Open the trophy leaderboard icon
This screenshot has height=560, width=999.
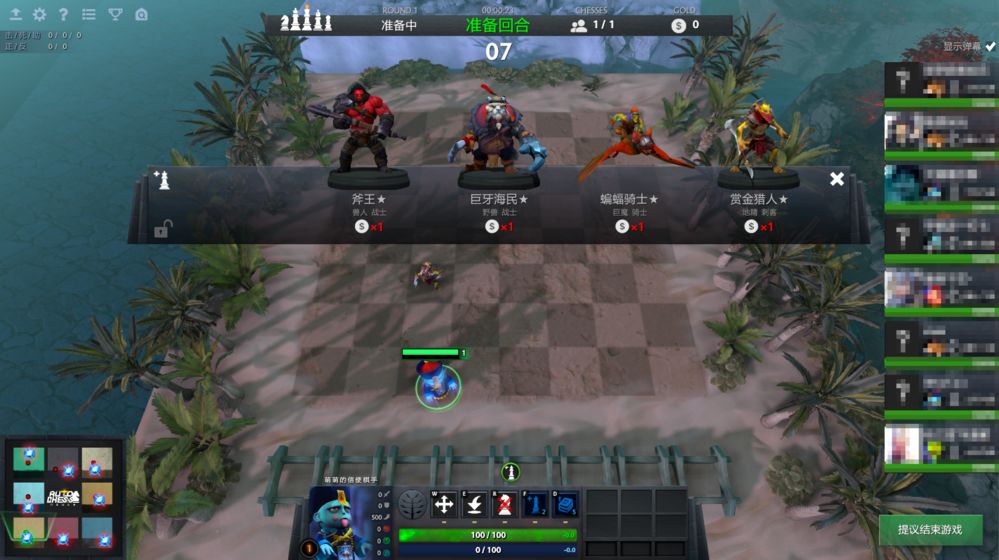pyautogui.click(x=115, y=15)
